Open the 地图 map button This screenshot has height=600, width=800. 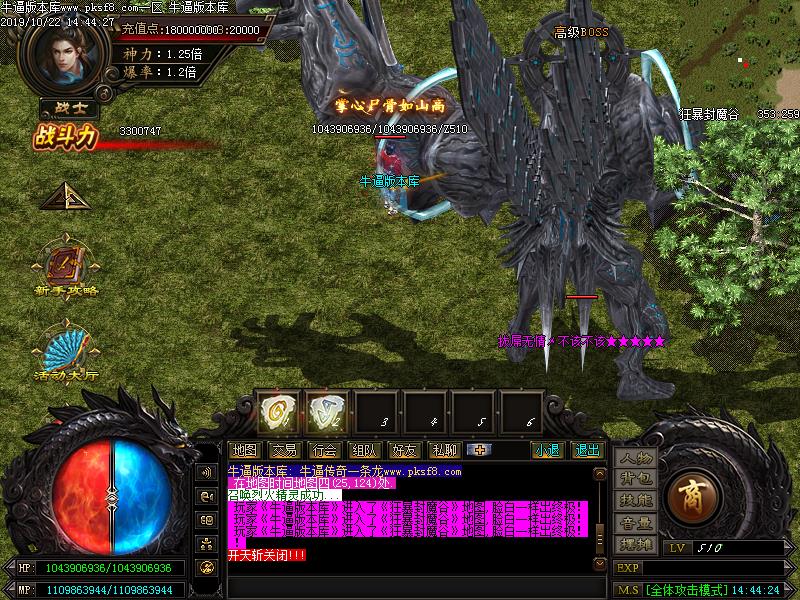[244, 450]
